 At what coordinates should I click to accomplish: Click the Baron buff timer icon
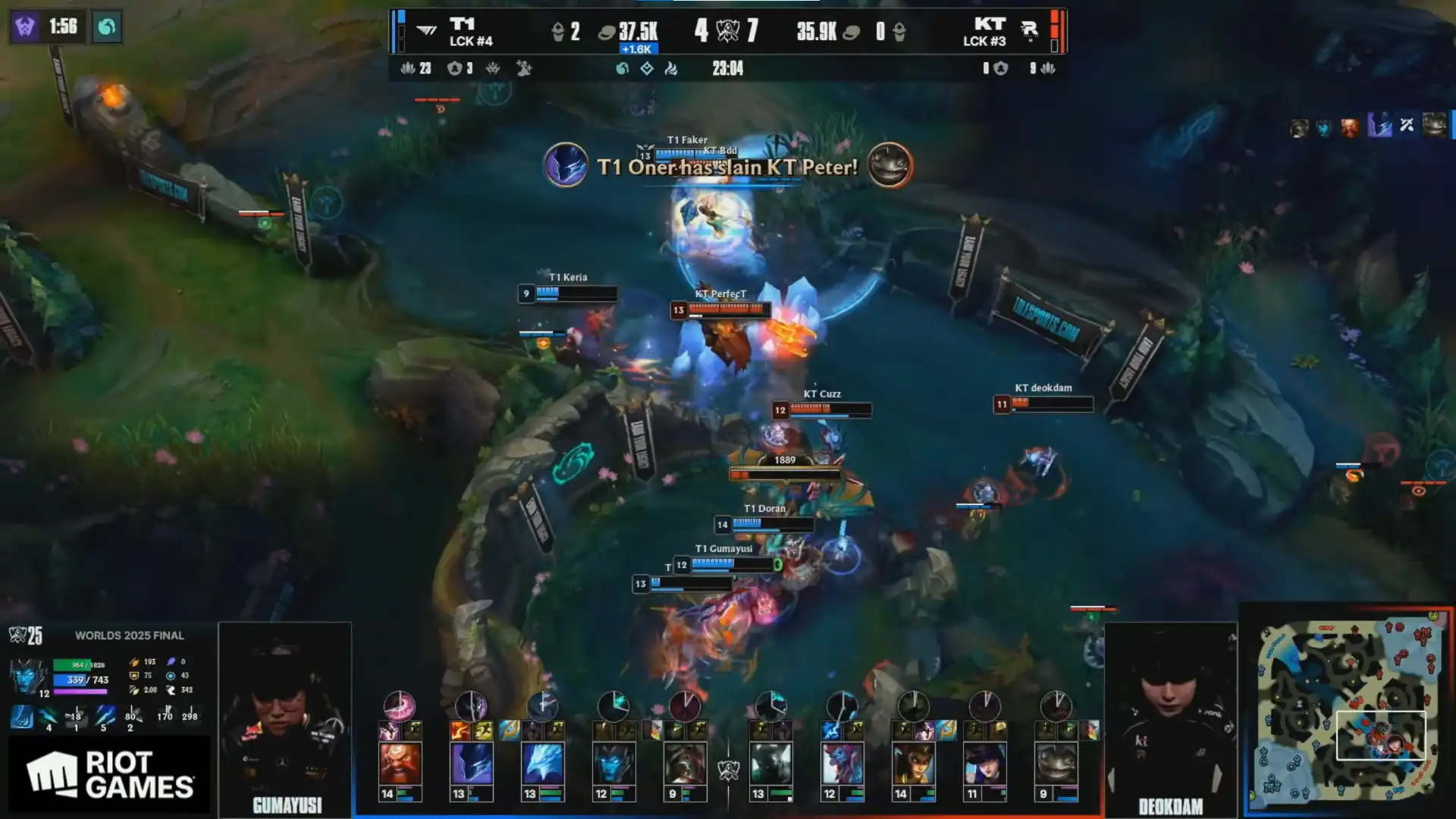(x=24, y=27)
